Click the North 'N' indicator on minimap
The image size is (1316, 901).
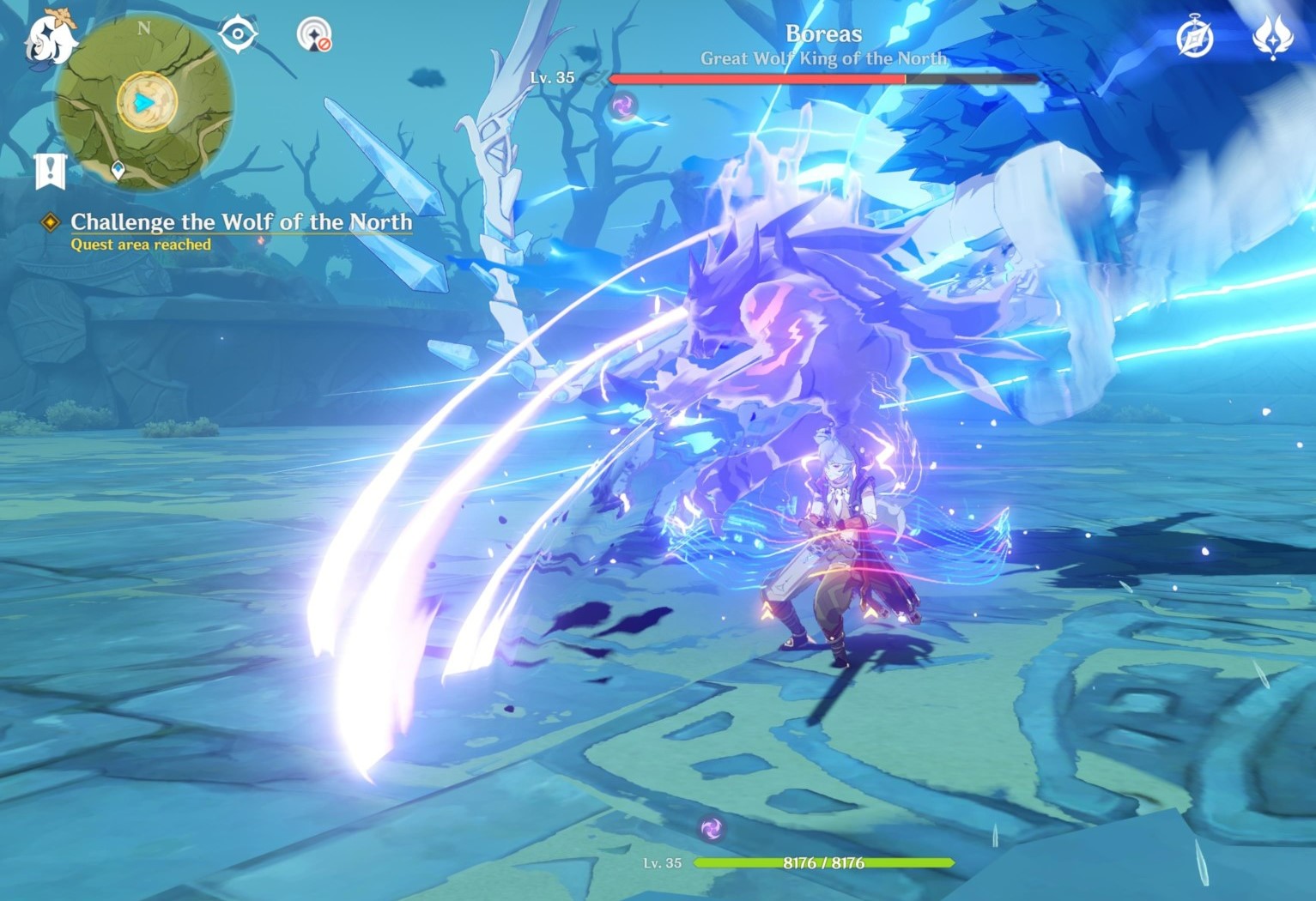(x=143, y=27)
